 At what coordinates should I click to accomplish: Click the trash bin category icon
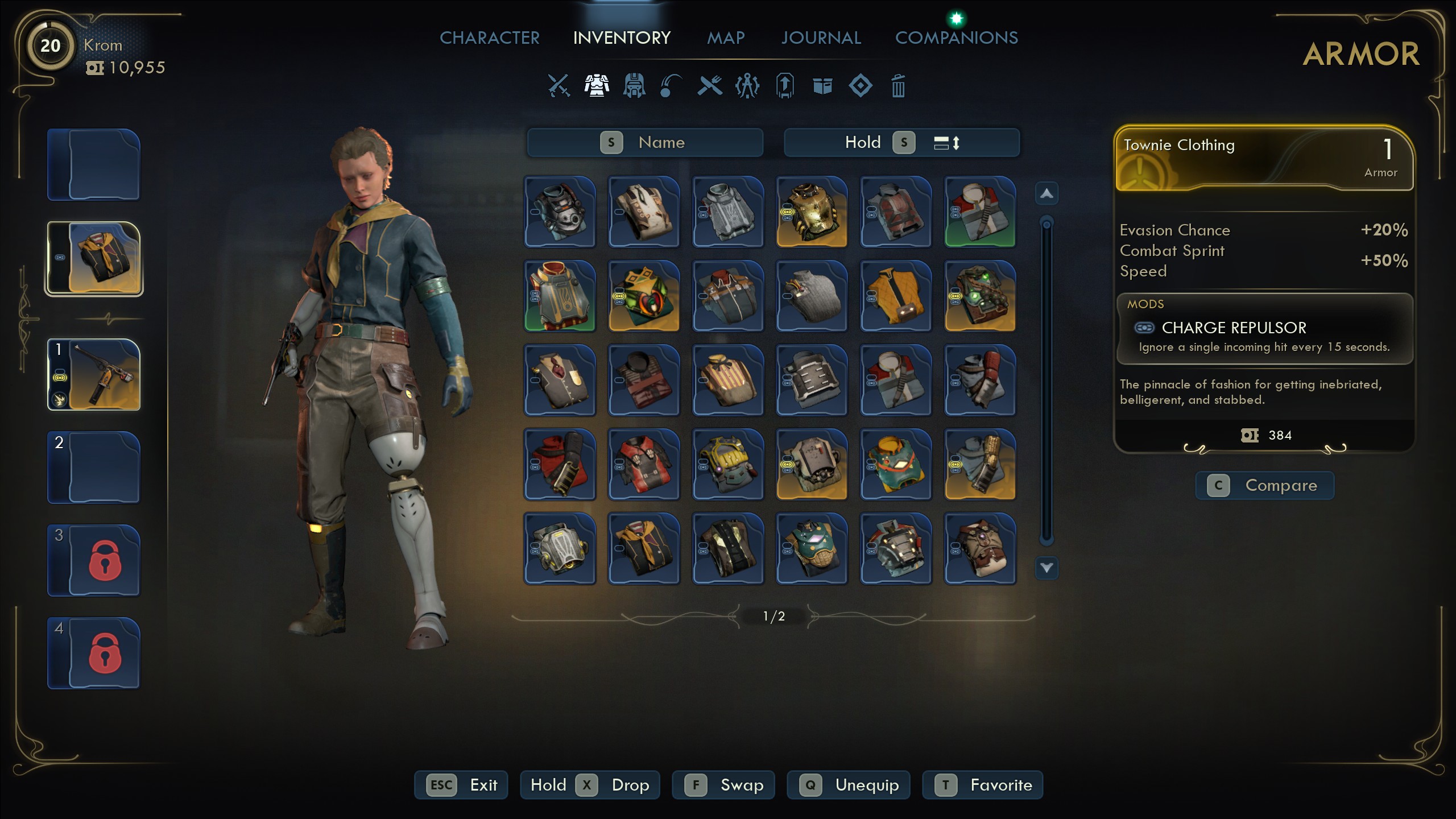coord(899,86)
